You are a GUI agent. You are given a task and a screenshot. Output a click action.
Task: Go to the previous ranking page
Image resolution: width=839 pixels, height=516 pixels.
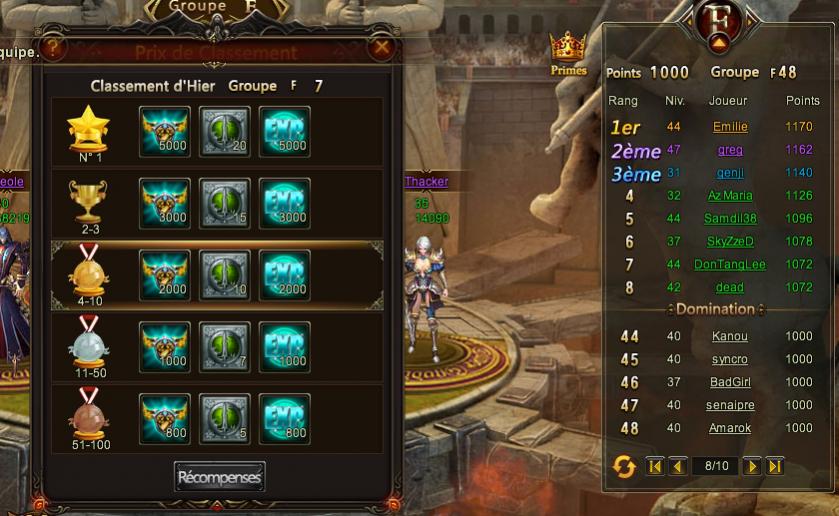click(677, 466)
